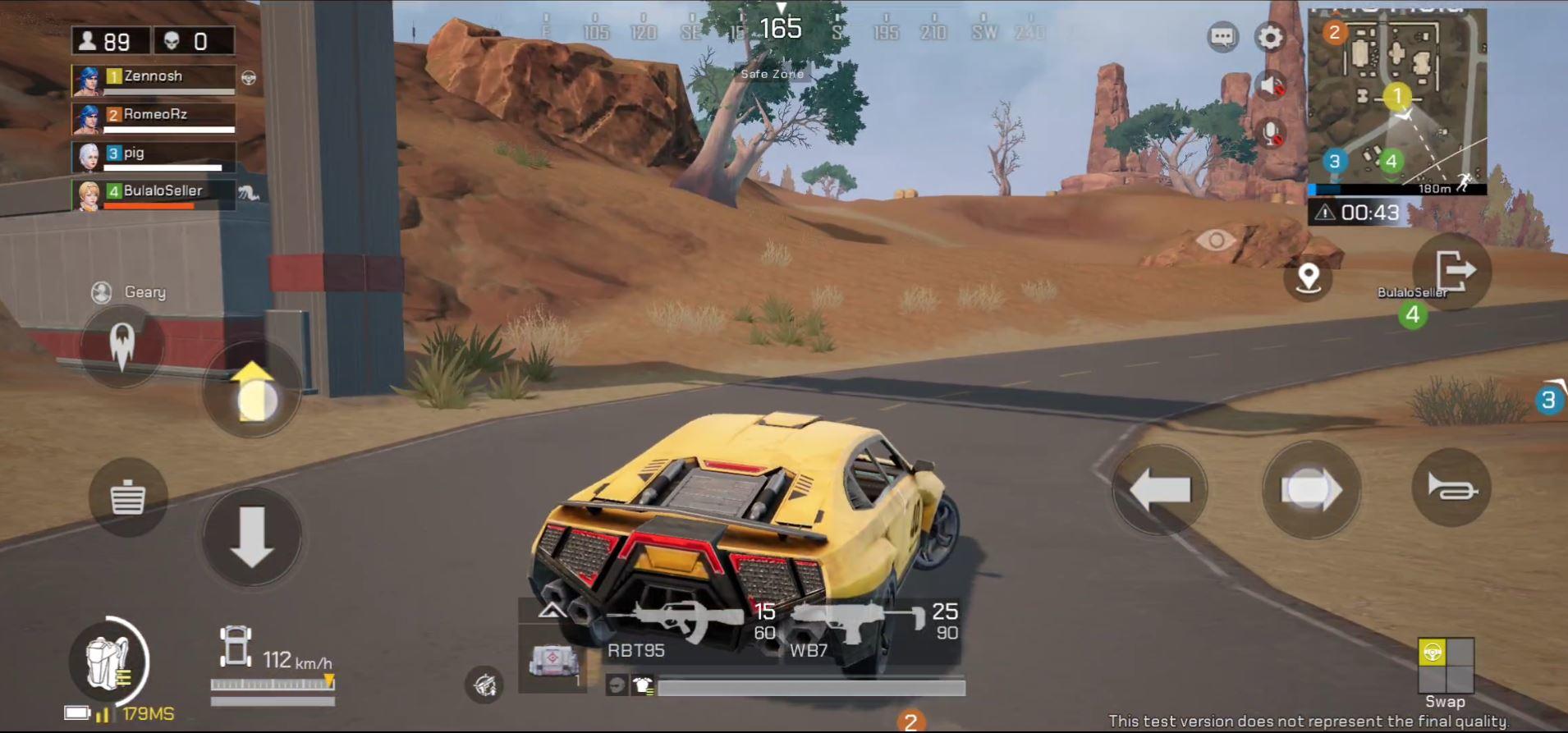Reverse with the down arrow button
Image resolution: width=1568 pixels, height=733 pixels.
(252, 536)
